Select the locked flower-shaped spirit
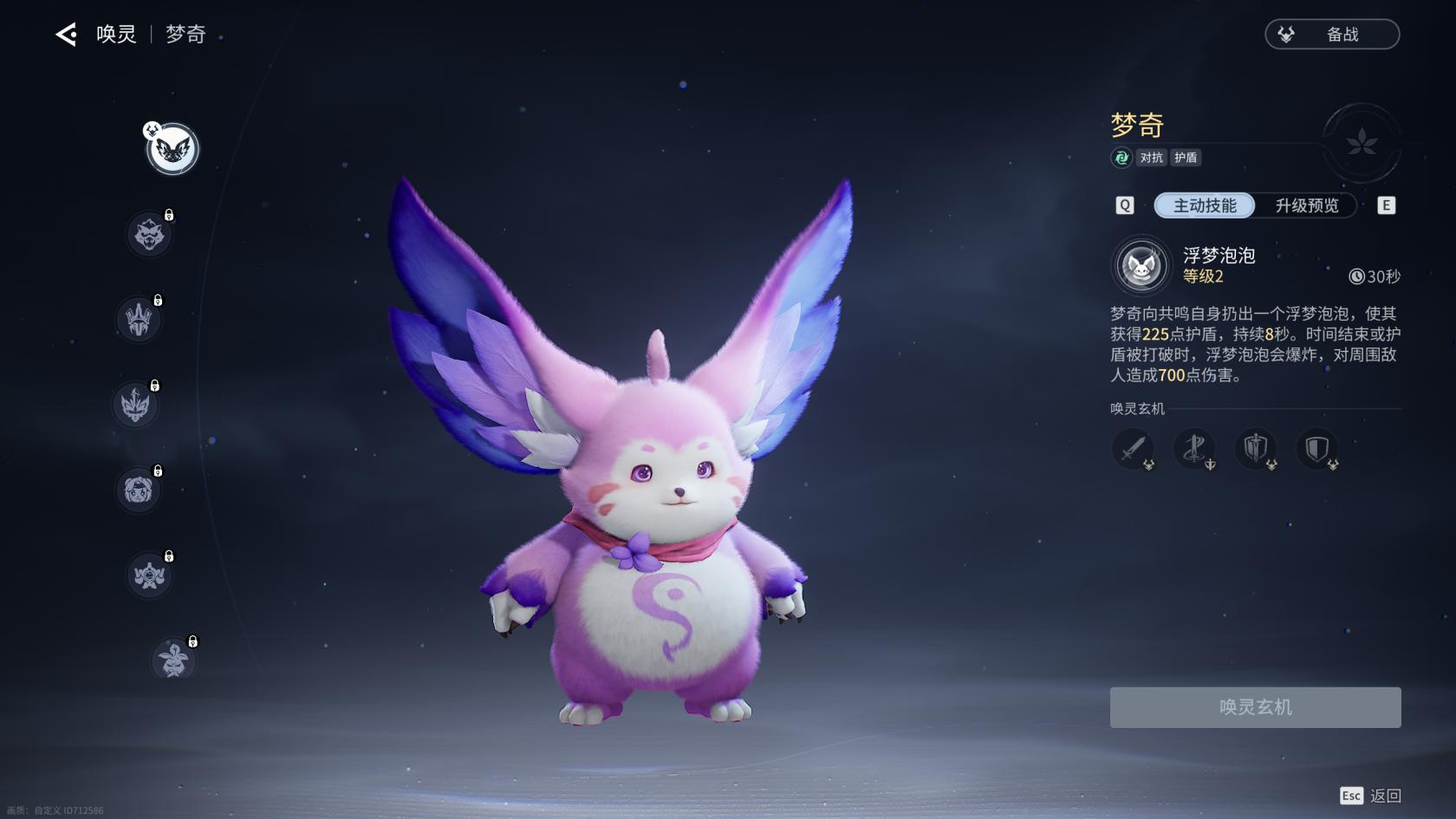 click(173, 660)
